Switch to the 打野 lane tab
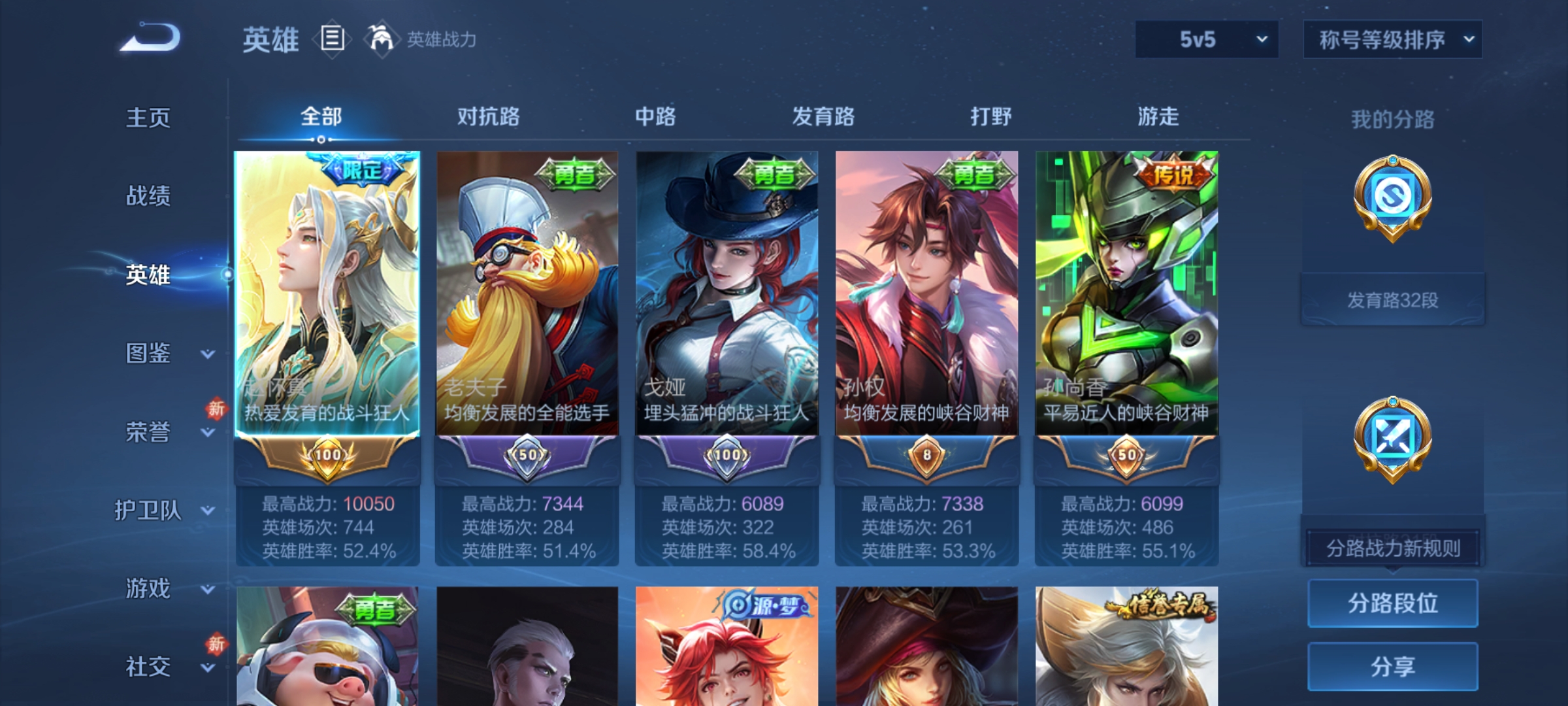Image resolution: width=1568 pixels, height=706 pixels. [990, 116]
